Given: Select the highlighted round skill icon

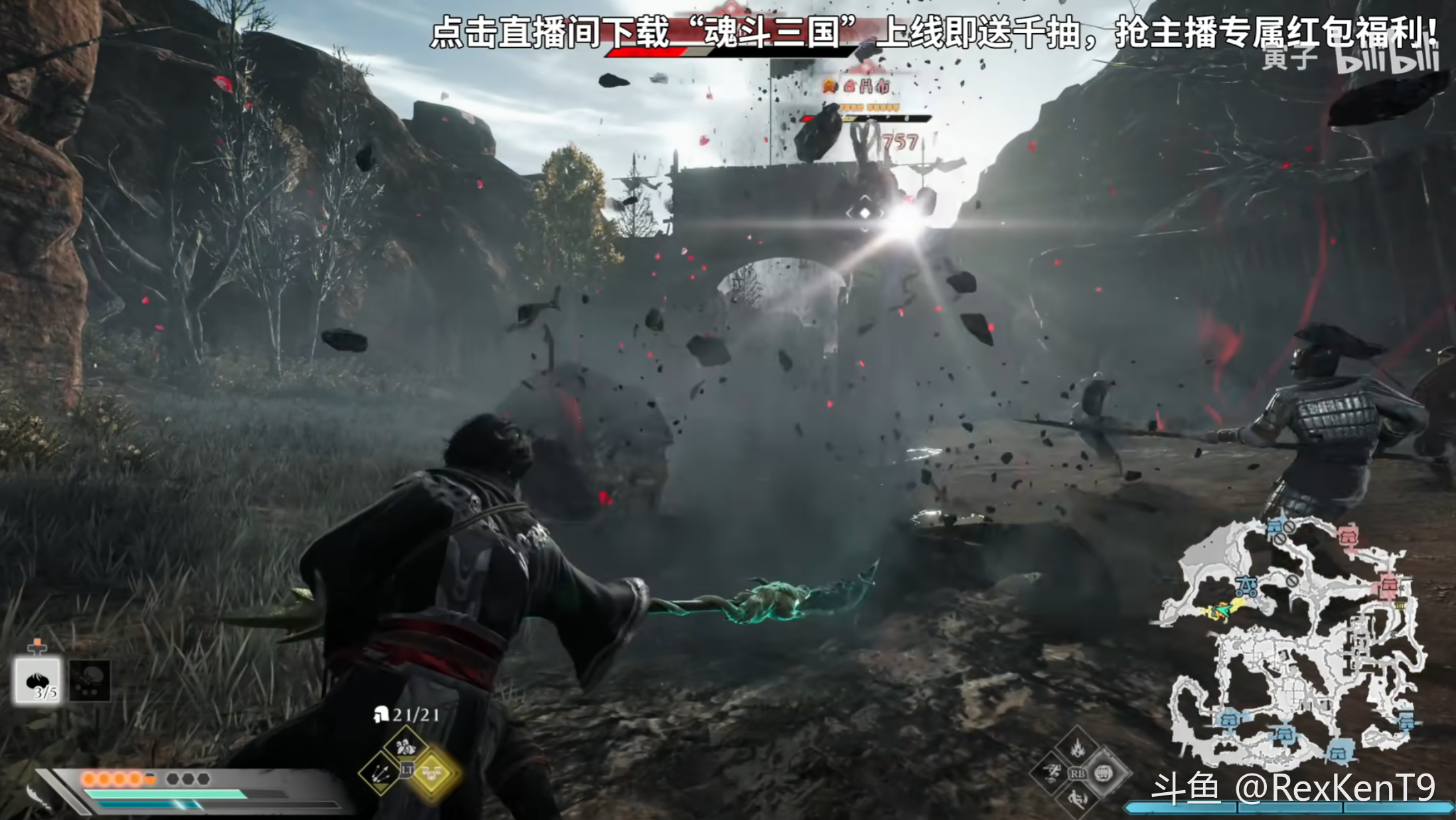Looking at the screenshot, I should pyautogui.click(x=1103, y=773).
